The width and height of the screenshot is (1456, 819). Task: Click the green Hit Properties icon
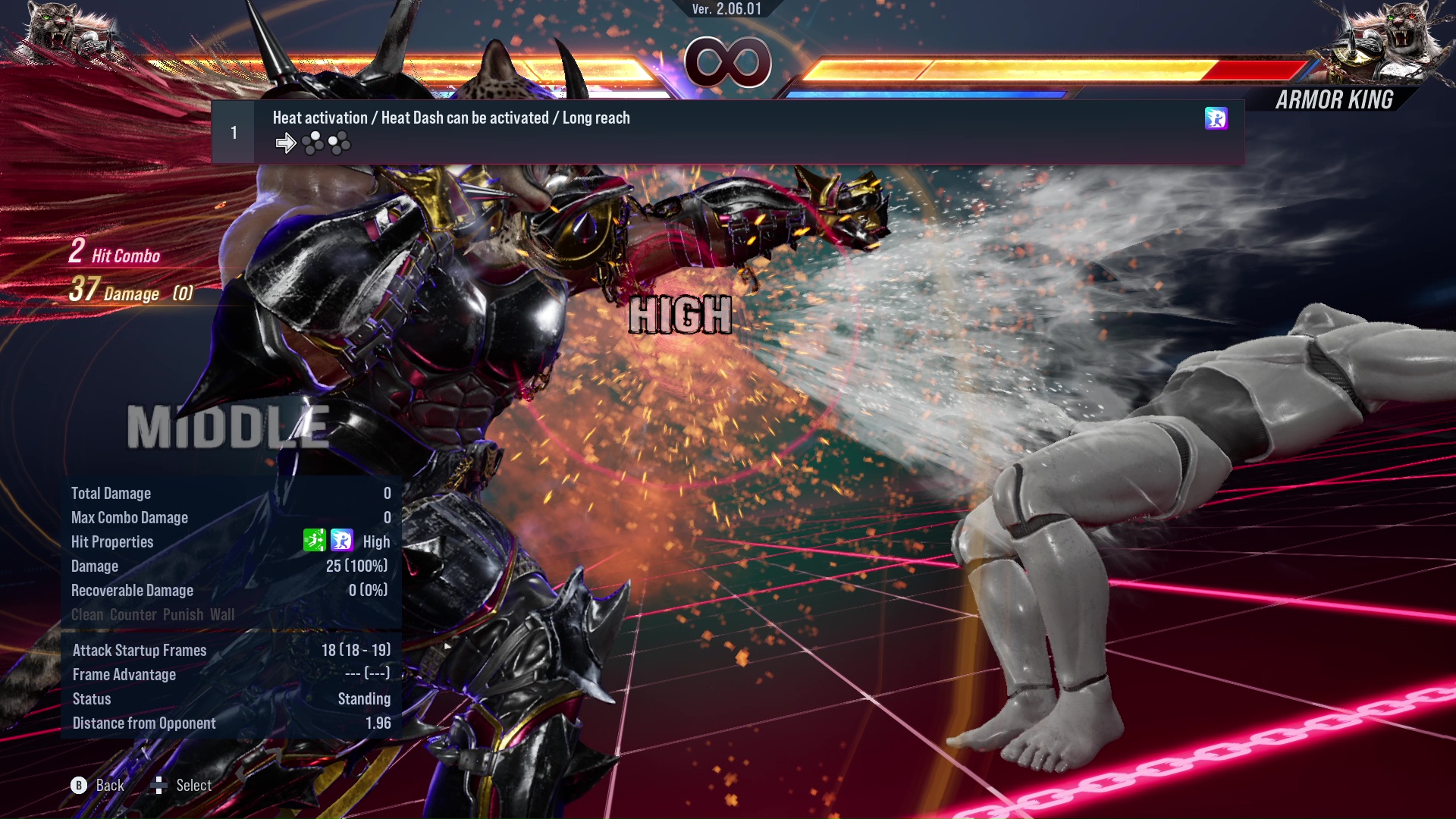tap(314, 541)
